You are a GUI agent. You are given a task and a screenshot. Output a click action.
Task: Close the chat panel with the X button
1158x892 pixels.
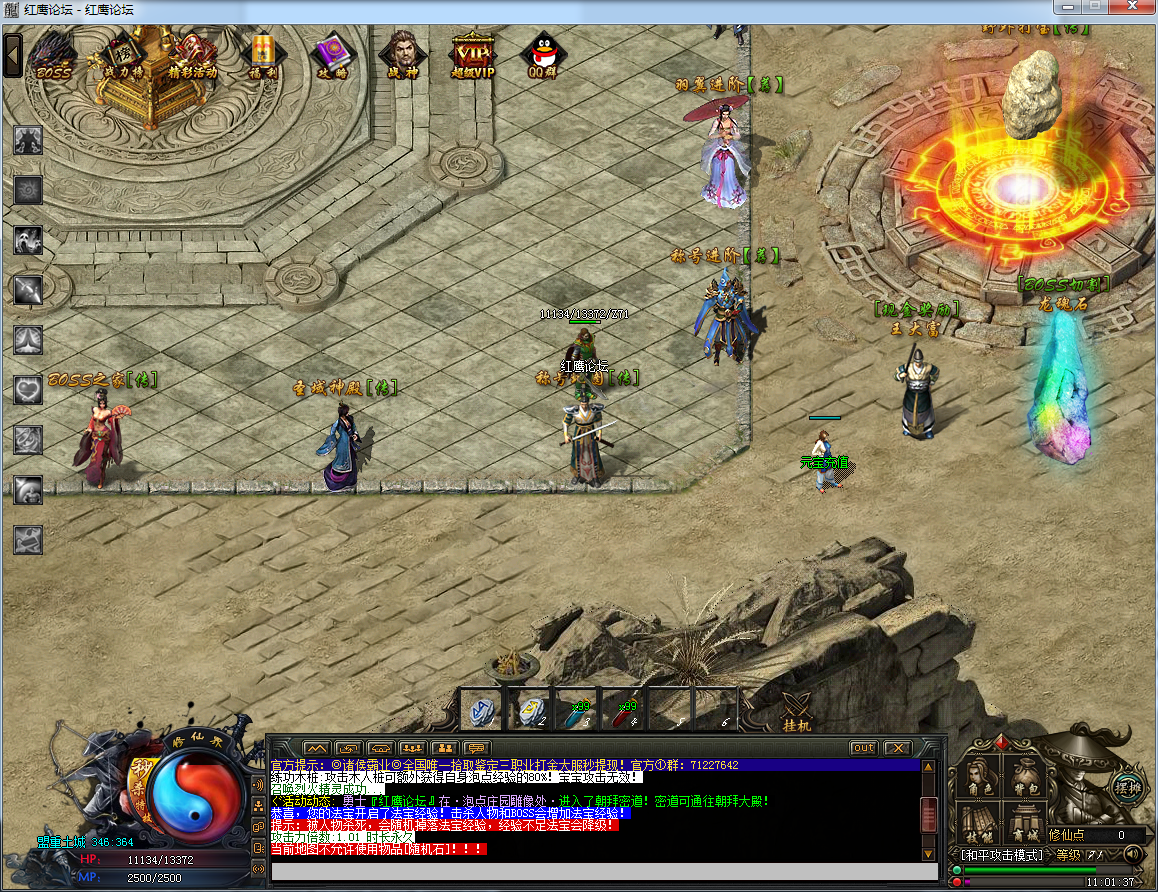click(x=897, y=748)
